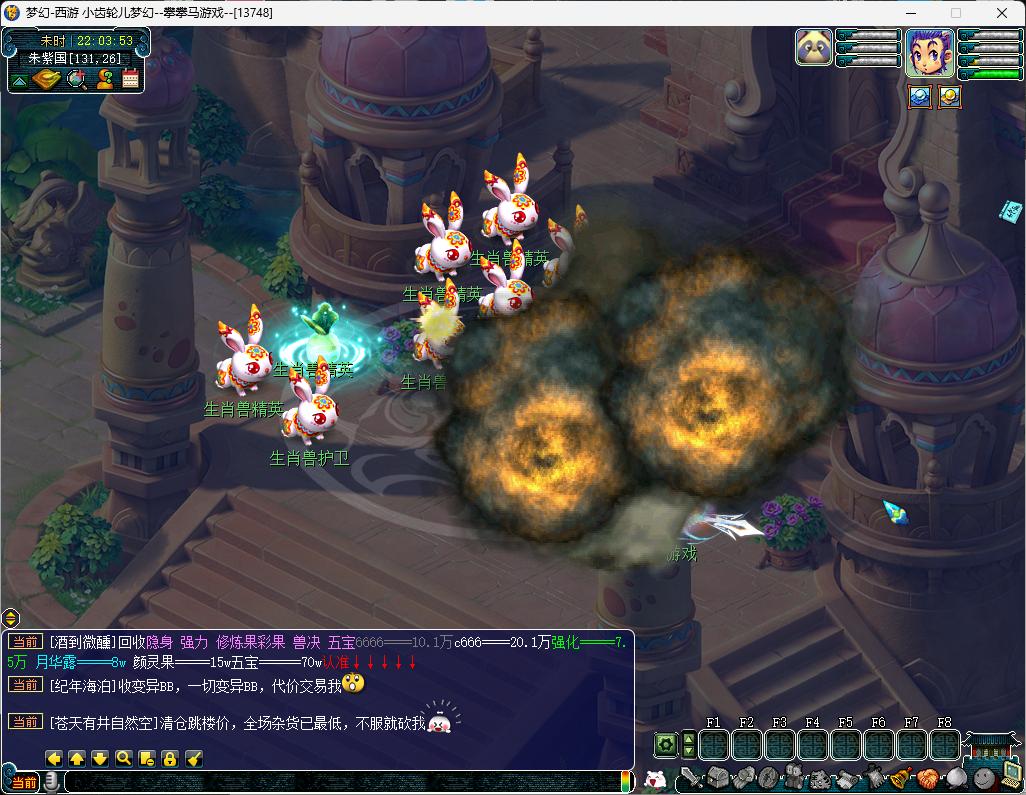Image resolution: width=1026 pixels, height=795 pixels.
Task: Open the treasure chest inventory icon
Action: tap(719, 778)
